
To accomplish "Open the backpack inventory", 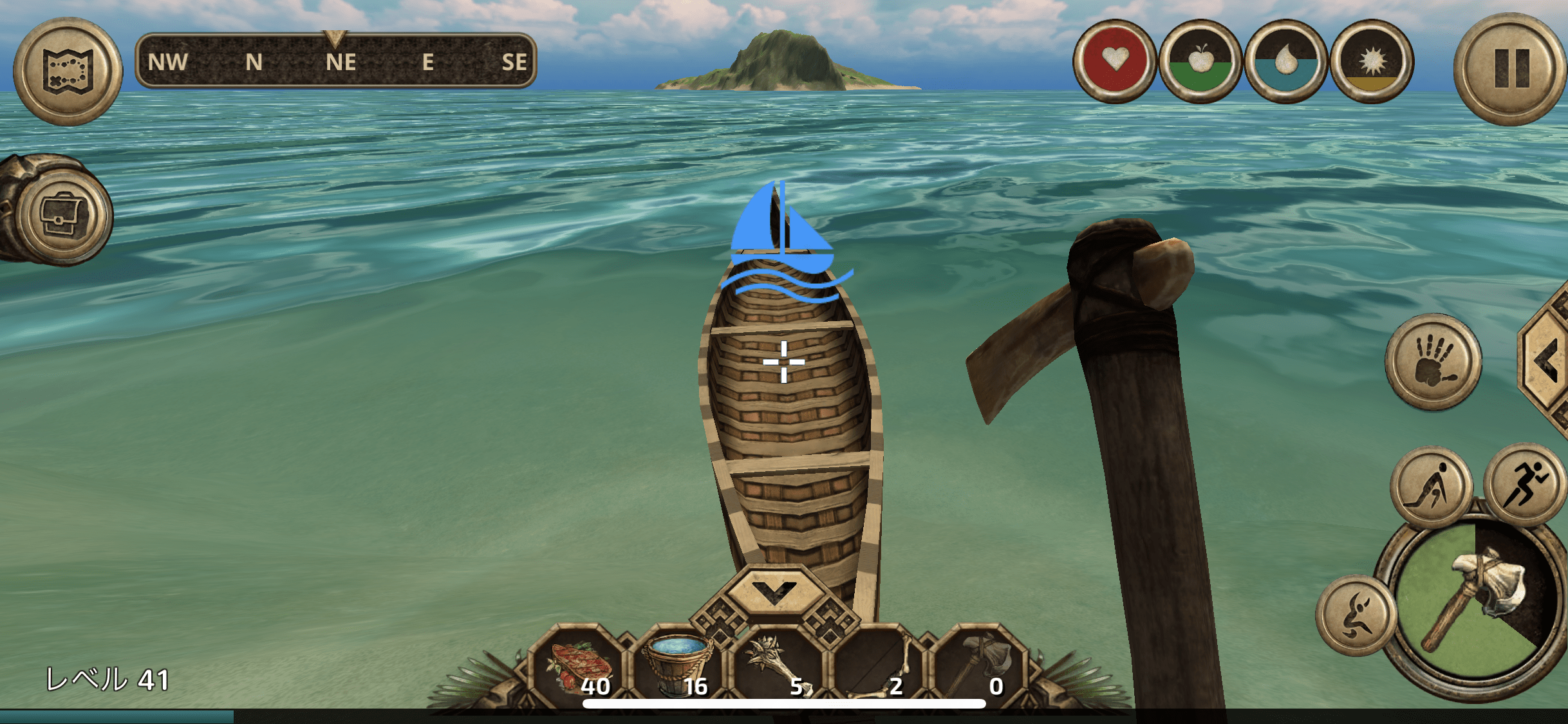I will point(63,215).
